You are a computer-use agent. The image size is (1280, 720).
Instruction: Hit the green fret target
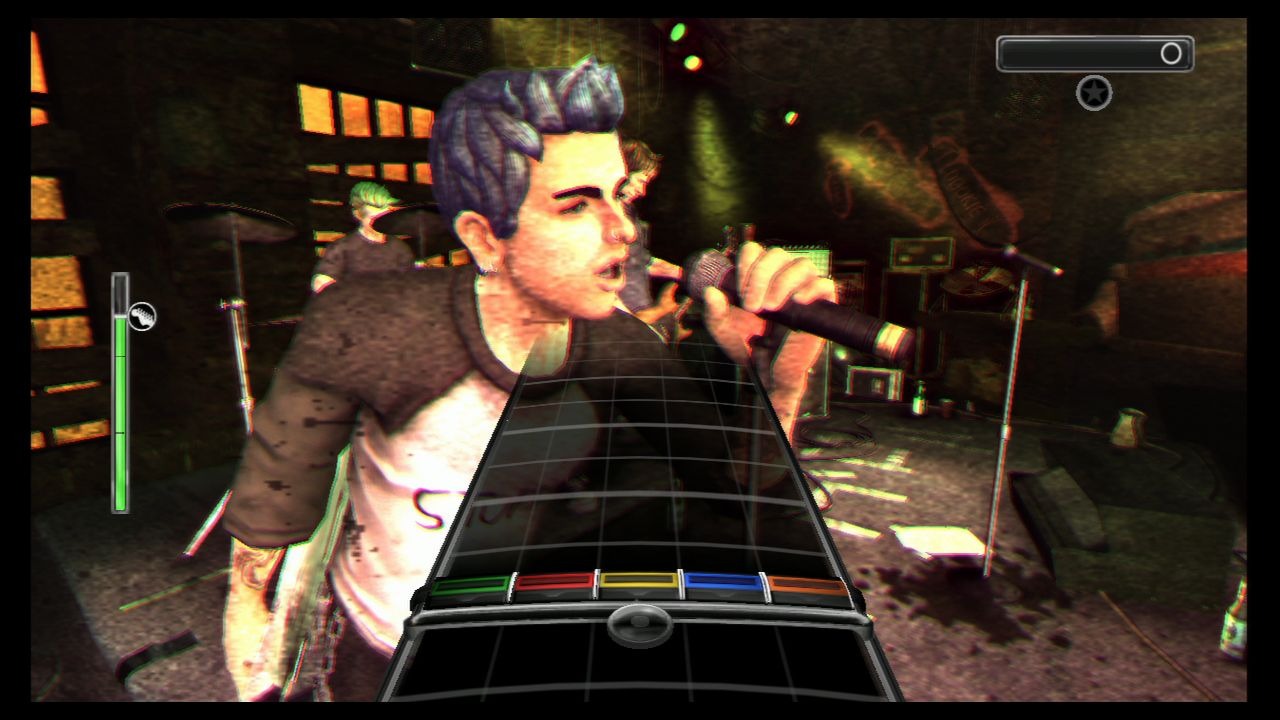[x=469, y=587]
